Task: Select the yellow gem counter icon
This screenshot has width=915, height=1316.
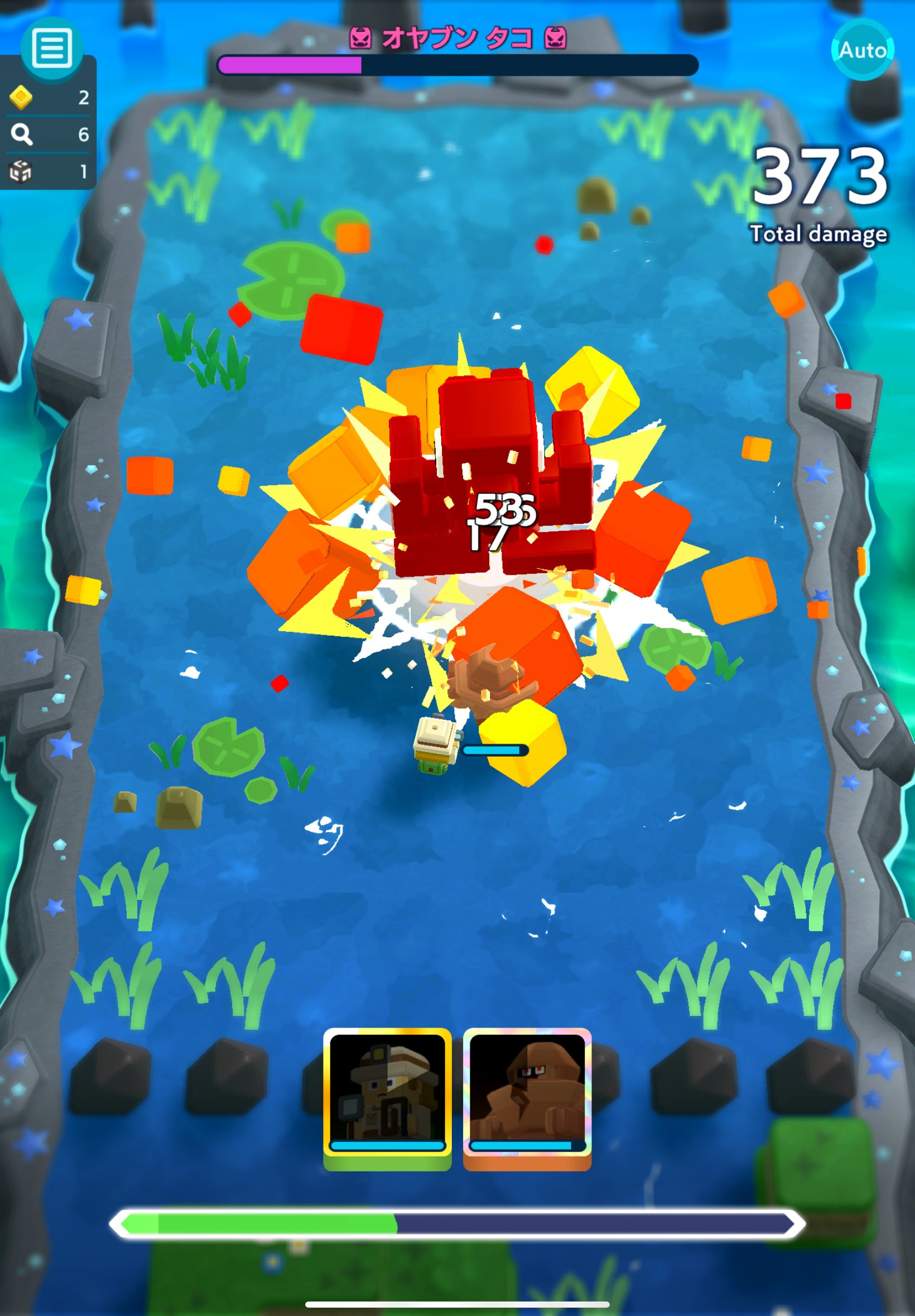Action: (21, 99)
